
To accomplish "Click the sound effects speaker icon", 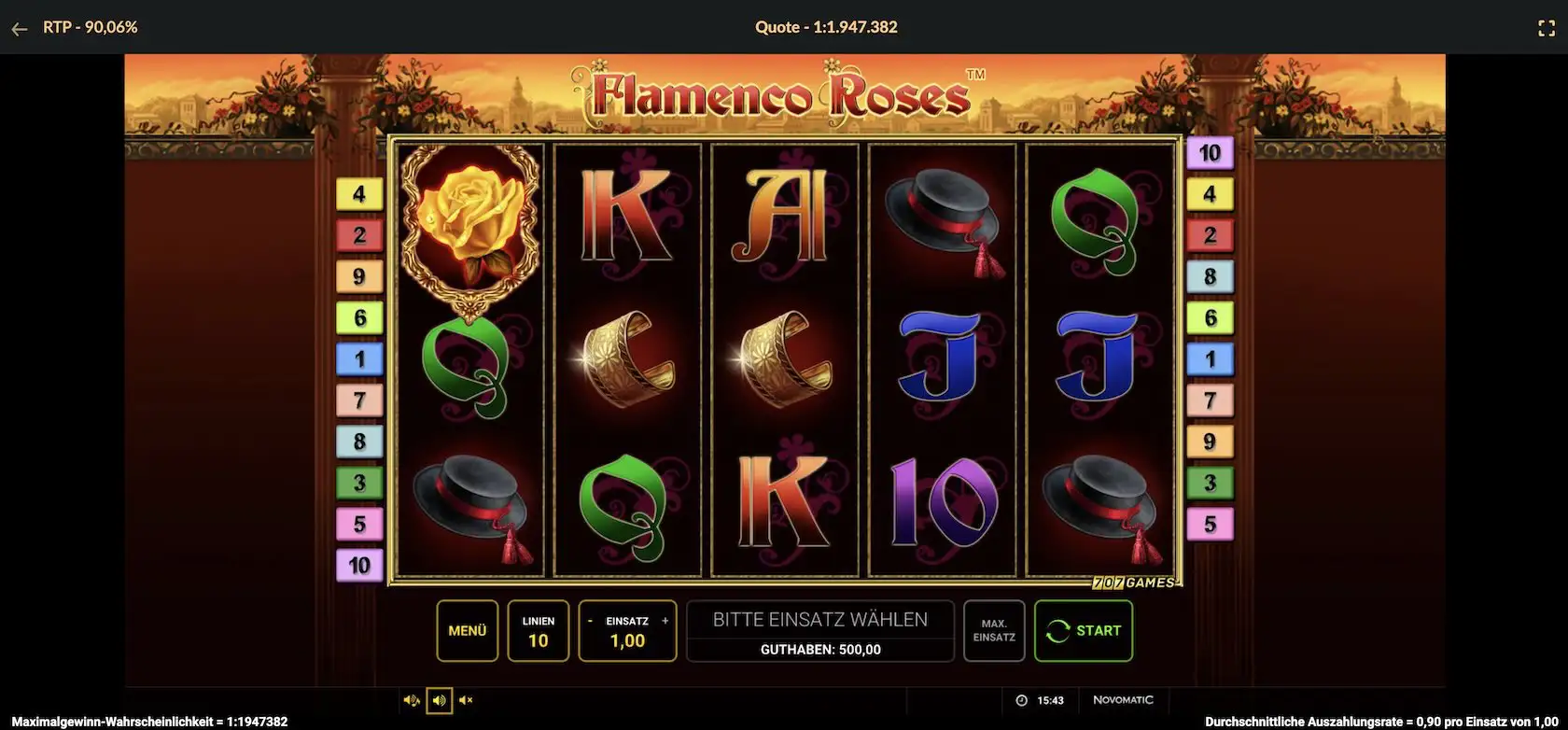I will (x=439, y=700).
